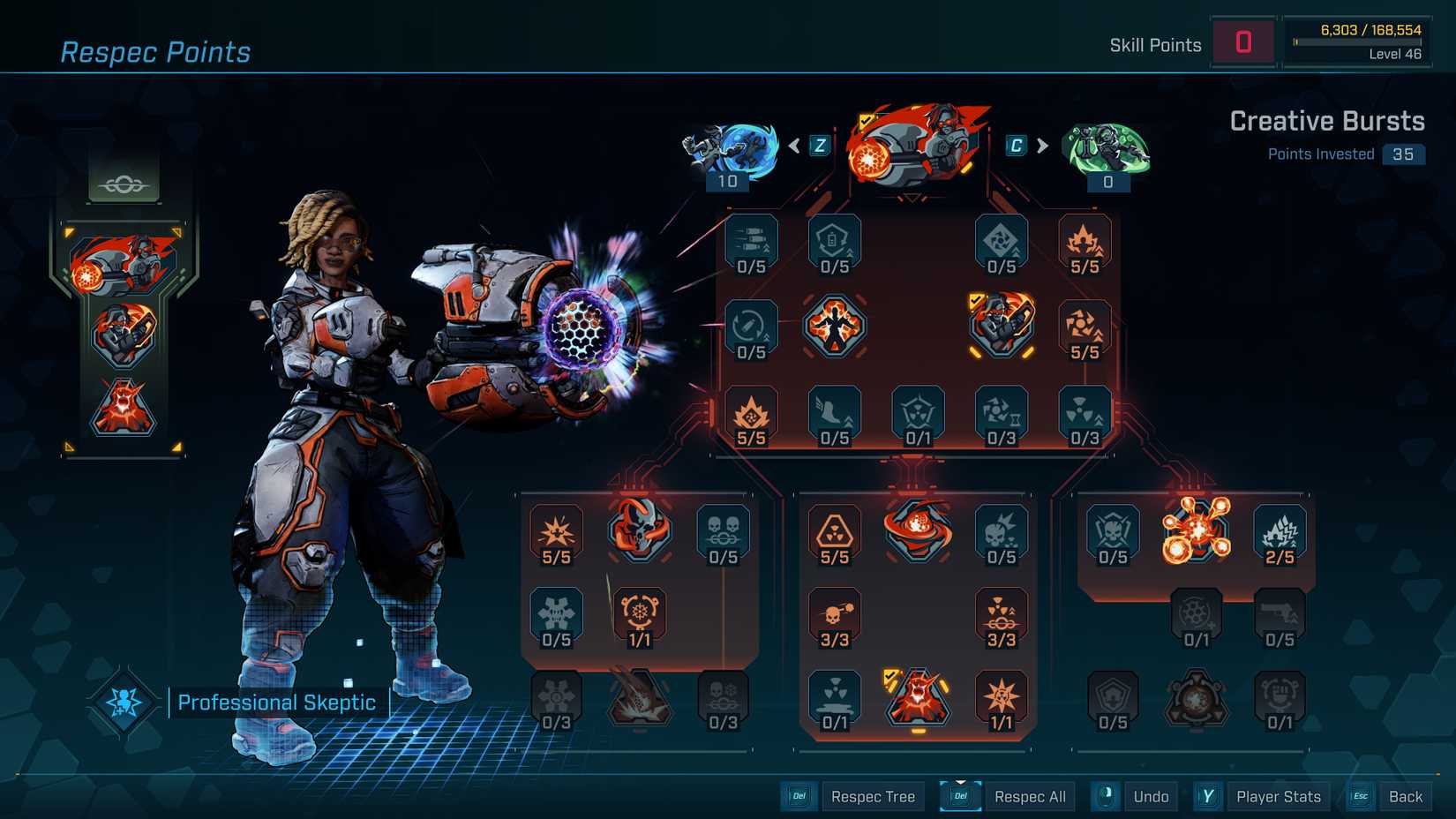The height and width of the screenshot is (819, 1456).
Task: Select the winged boot movement speed skill
Action: [834, 415]
